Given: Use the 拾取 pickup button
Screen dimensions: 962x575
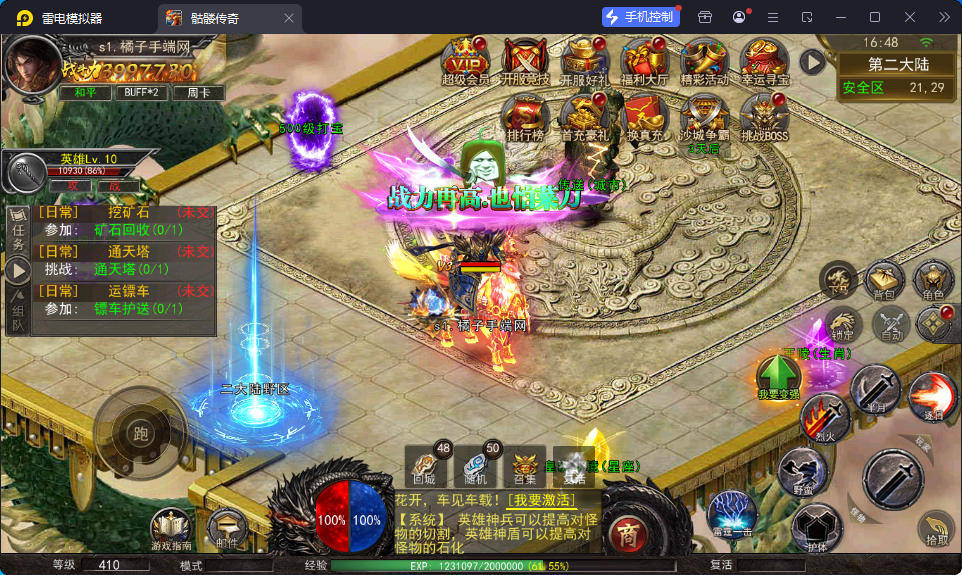Looking at the screenshot, I should click(936, 529).
